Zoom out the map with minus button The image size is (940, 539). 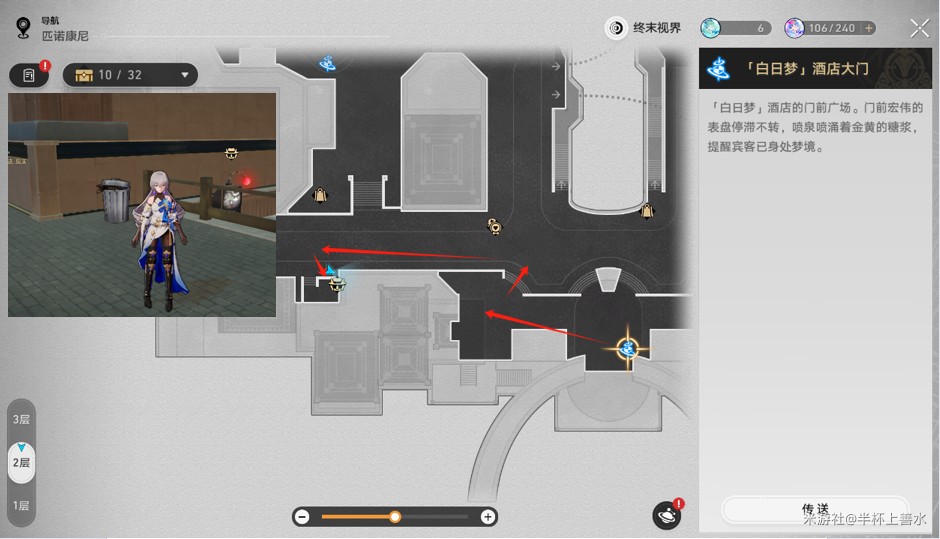[302, 517]
